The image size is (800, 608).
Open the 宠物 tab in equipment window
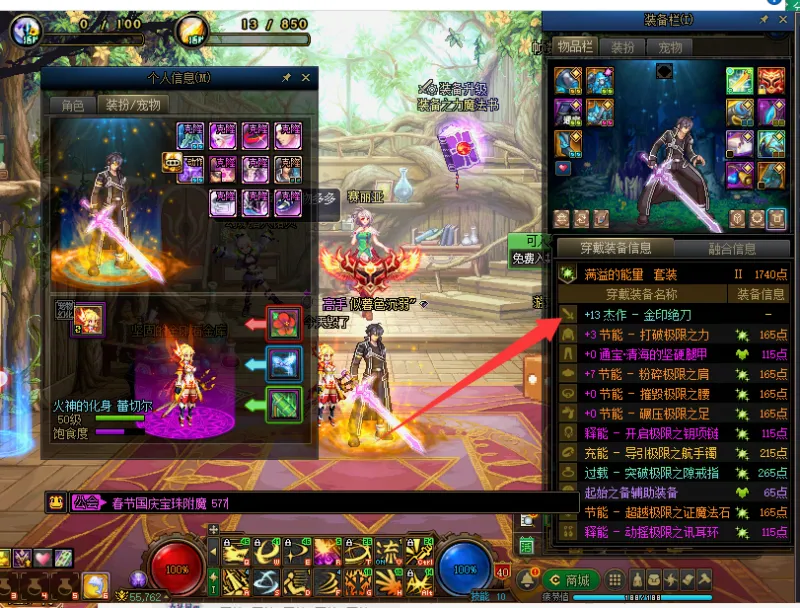click(x=669, y=47)
